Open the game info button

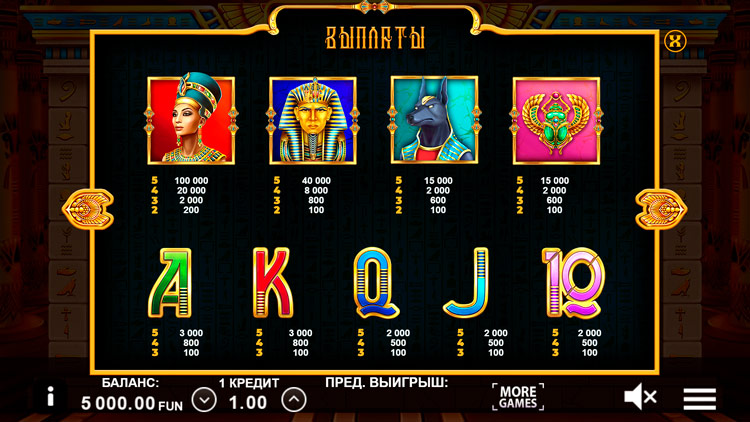[x=48, y=396]
